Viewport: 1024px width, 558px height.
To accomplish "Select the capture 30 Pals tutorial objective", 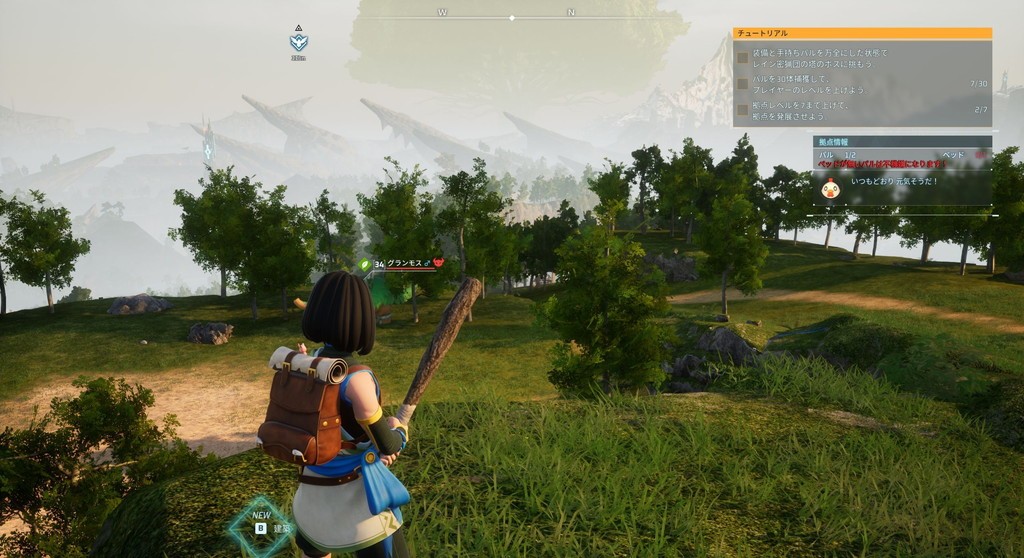I will (860, 84).
